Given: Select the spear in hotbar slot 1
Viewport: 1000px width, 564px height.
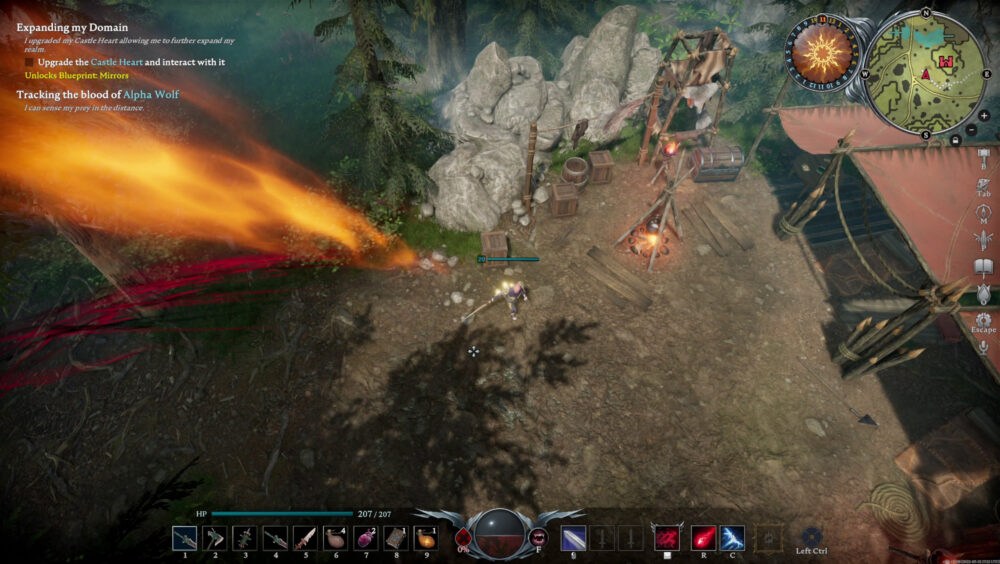Looking at the screenshot, I should point(185,538).
